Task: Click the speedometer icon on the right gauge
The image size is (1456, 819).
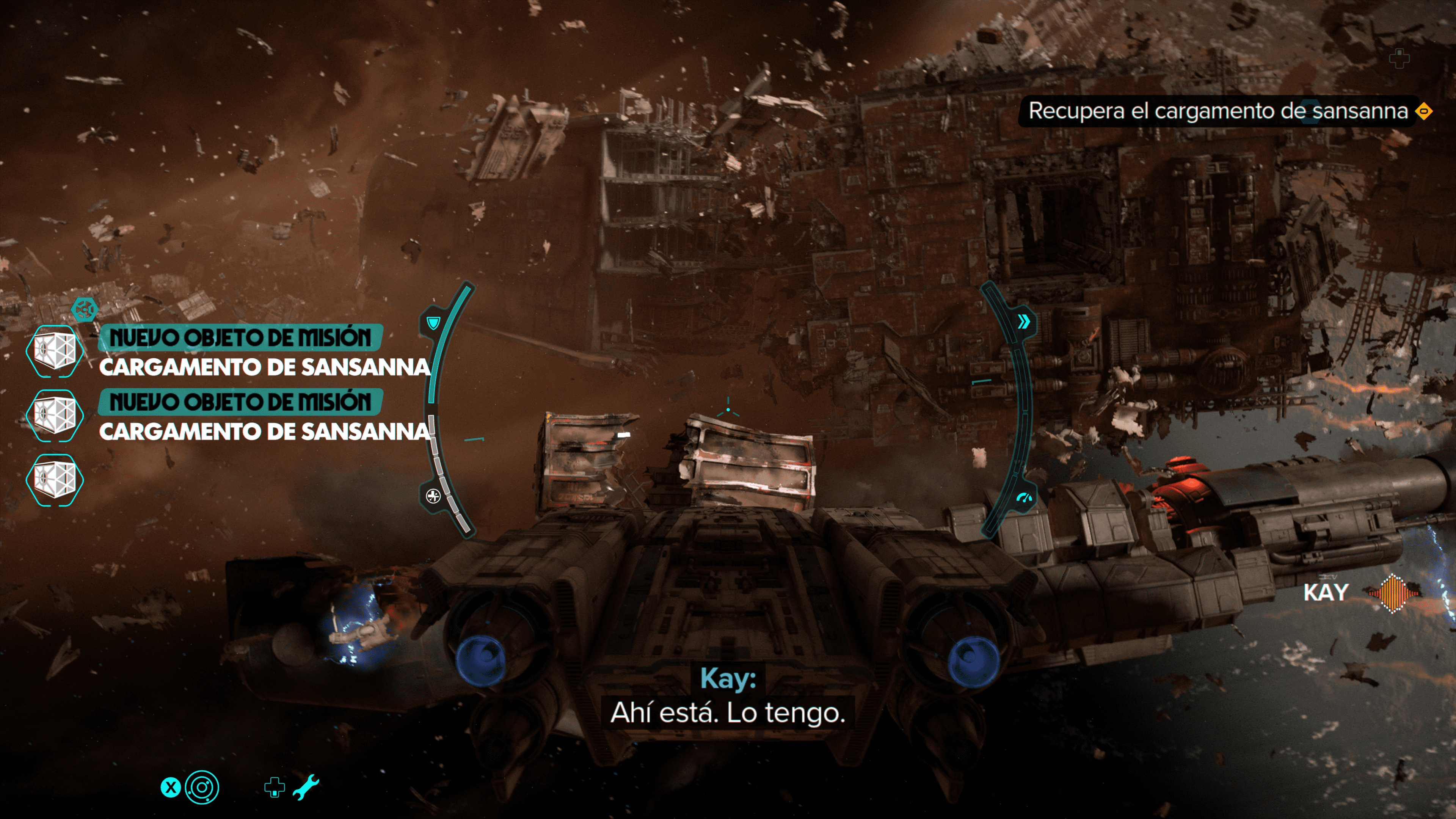Action: (x=1024, y=498)
